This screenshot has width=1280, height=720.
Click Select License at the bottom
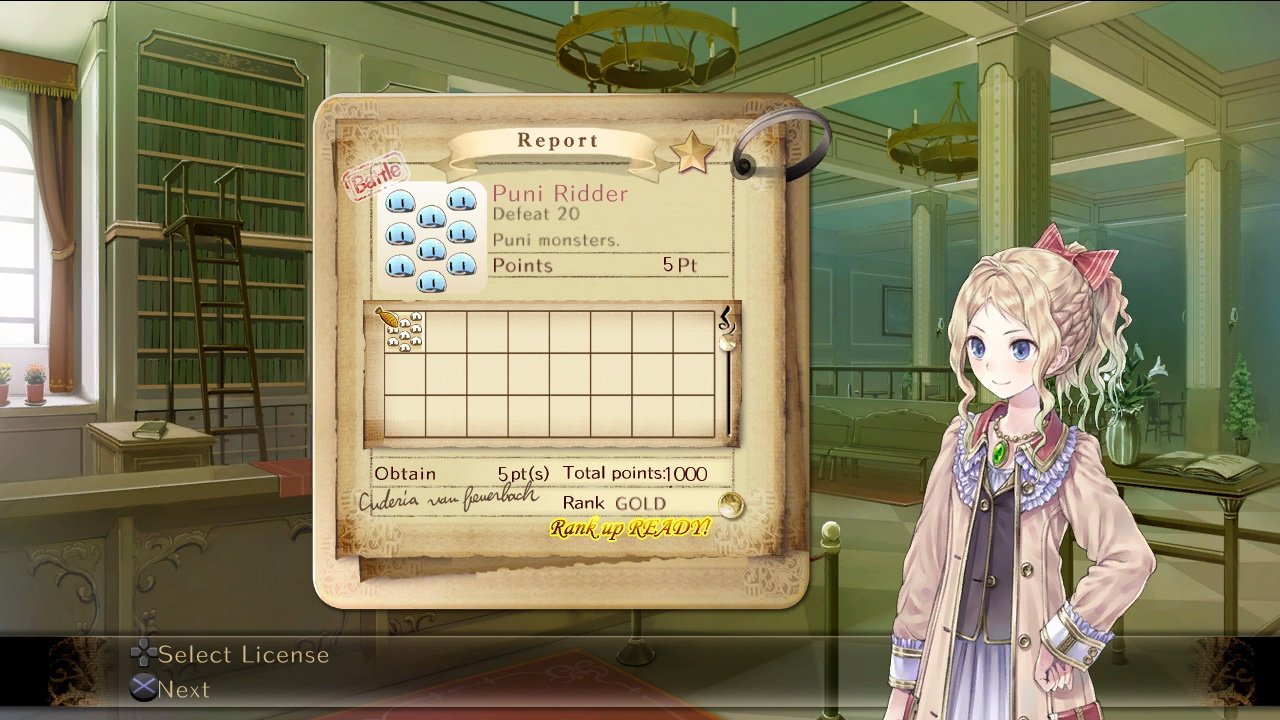click(x=243, y=655)
